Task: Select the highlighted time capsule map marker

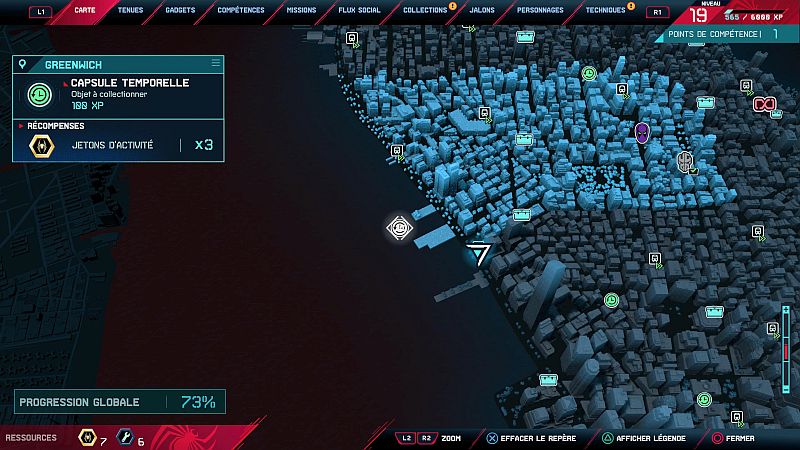Action: click(x=399, y=228)
